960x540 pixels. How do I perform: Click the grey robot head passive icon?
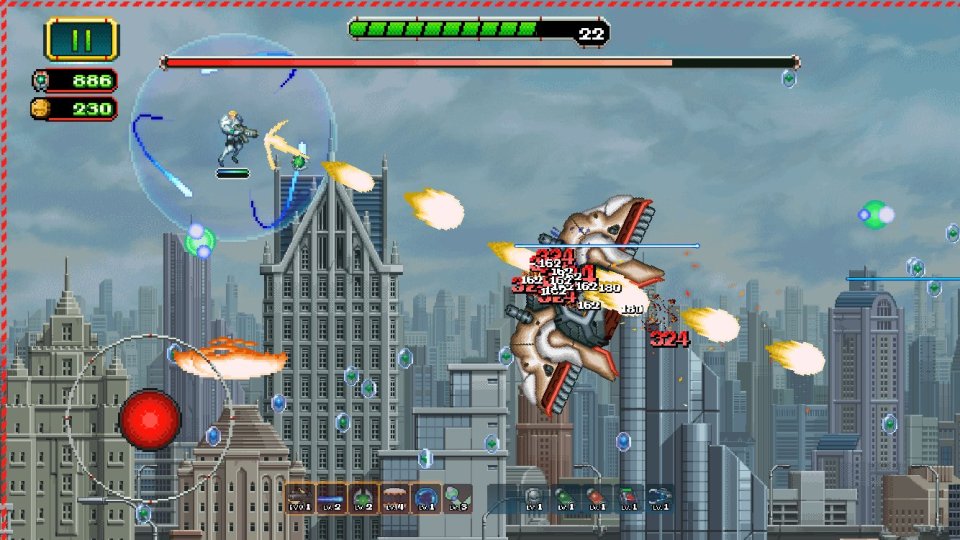click(534, 498)
